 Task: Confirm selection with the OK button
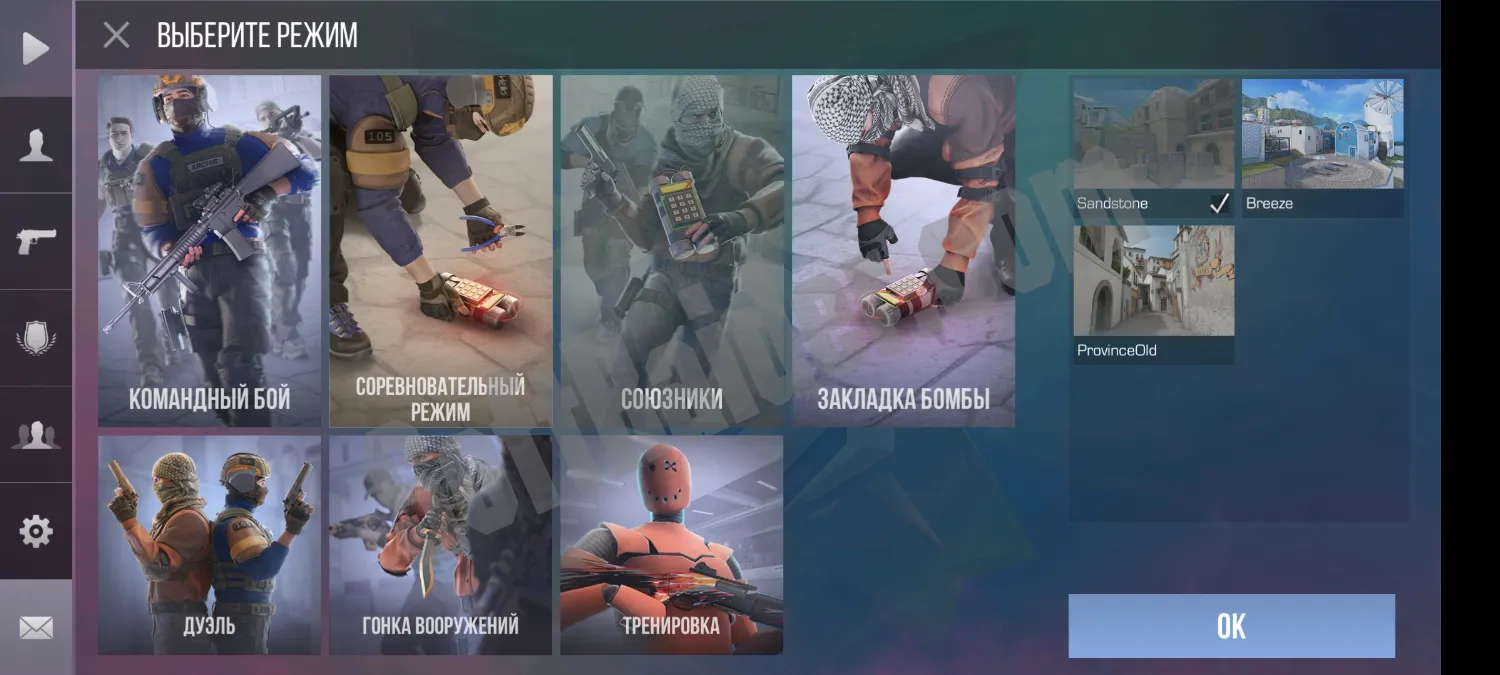click(x=1231, y=626)
